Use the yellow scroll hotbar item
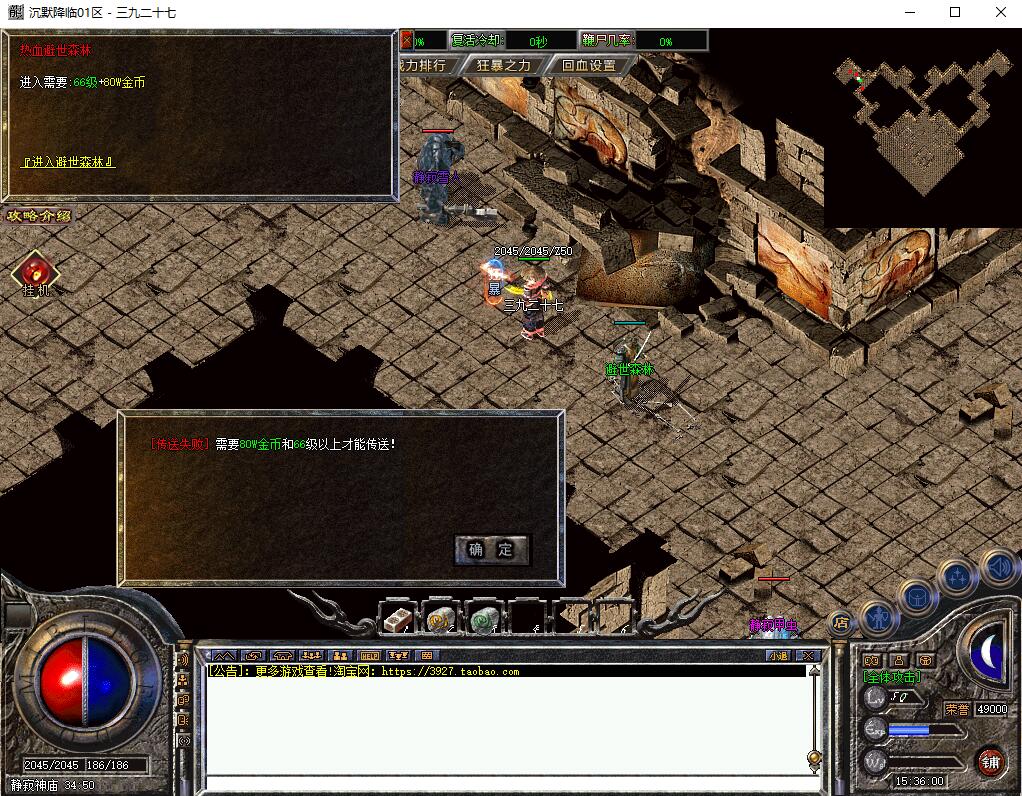Viewport: 1022px width, 796px height. click(x=441, y=620)
